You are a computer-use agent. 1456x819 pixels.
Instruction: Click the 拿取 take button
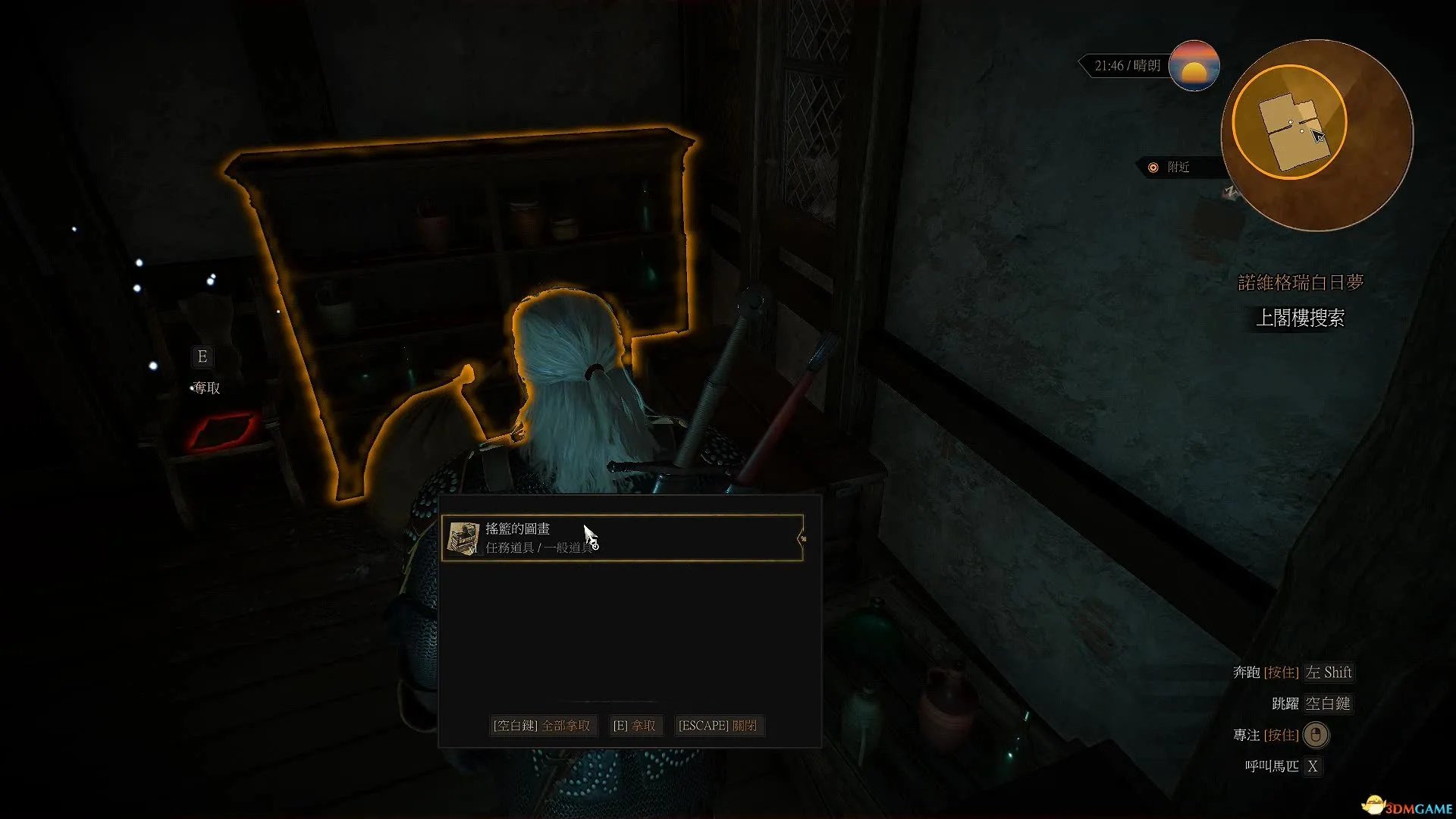634,726
